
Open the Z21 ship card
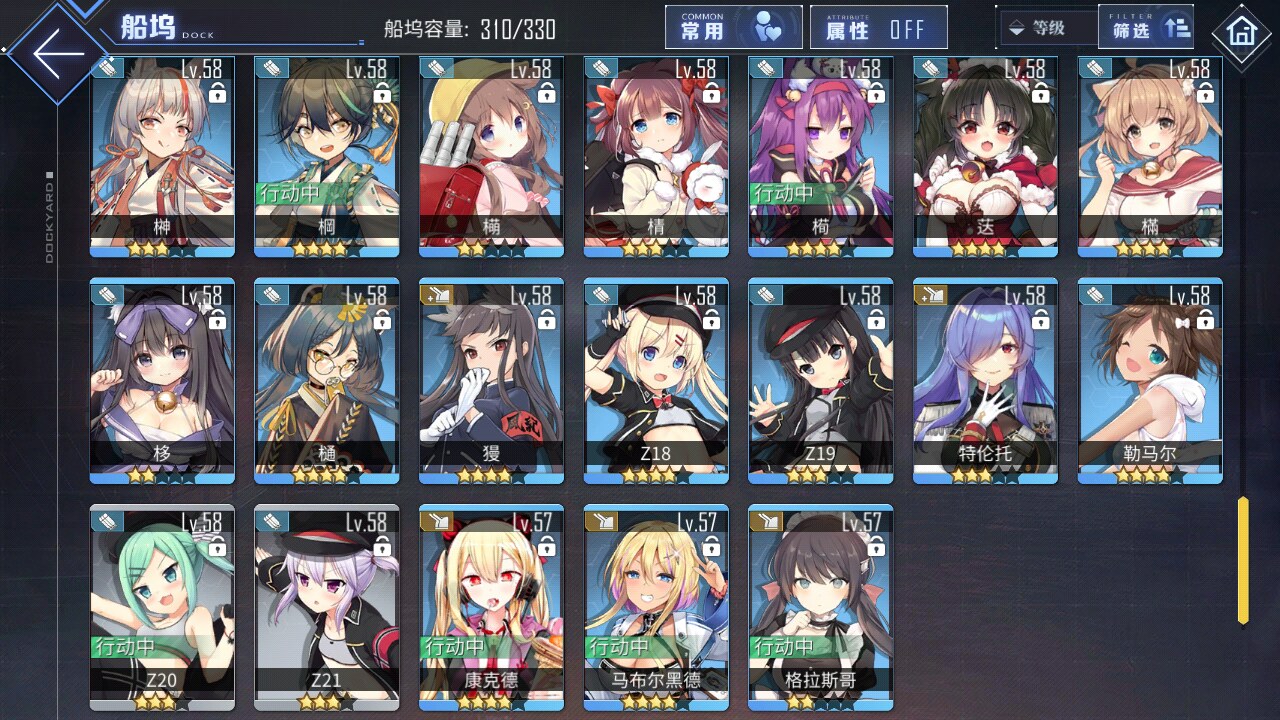(327, 607)
